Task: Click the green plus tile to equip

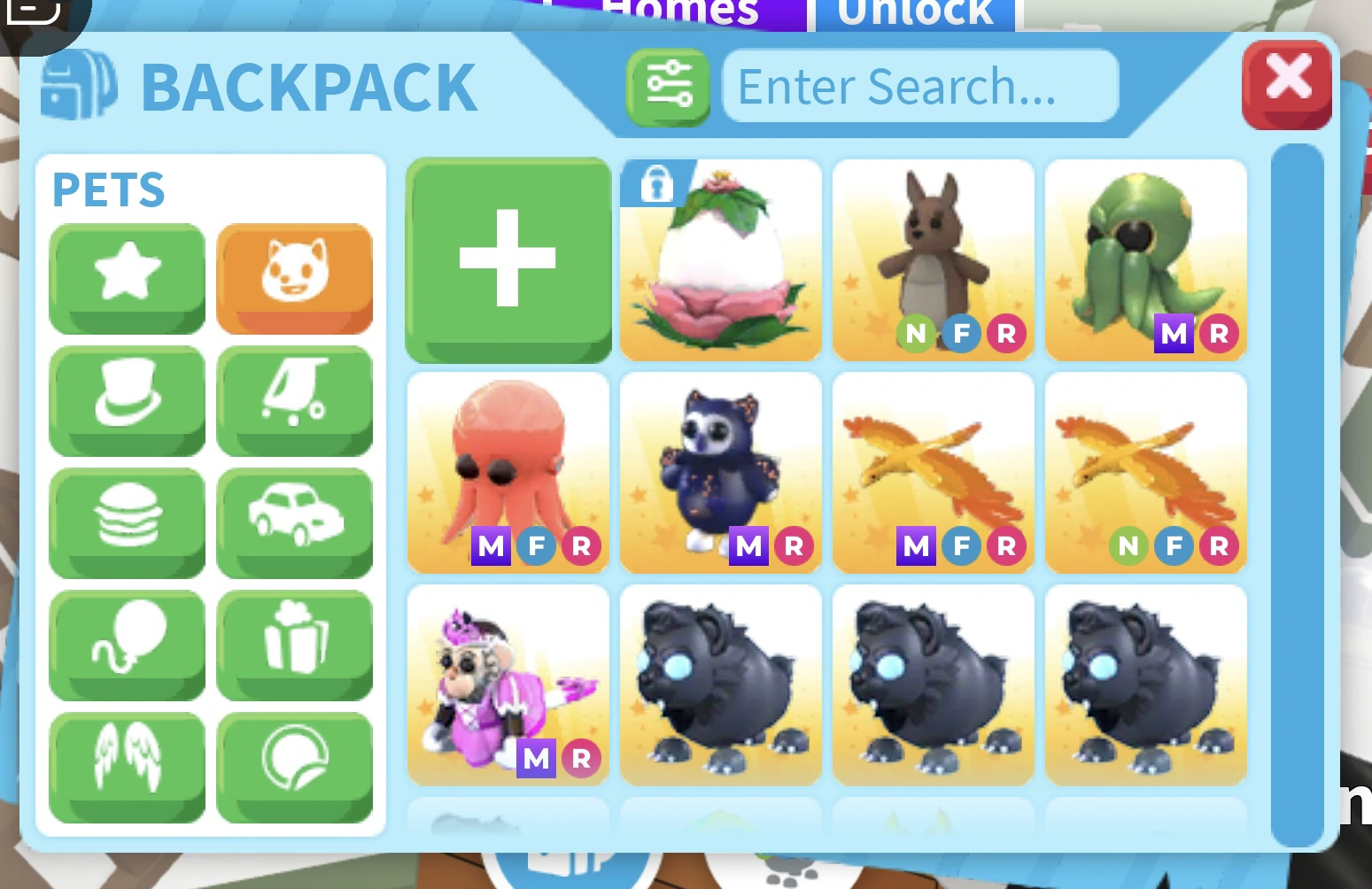Action: (x=508, y=261)
